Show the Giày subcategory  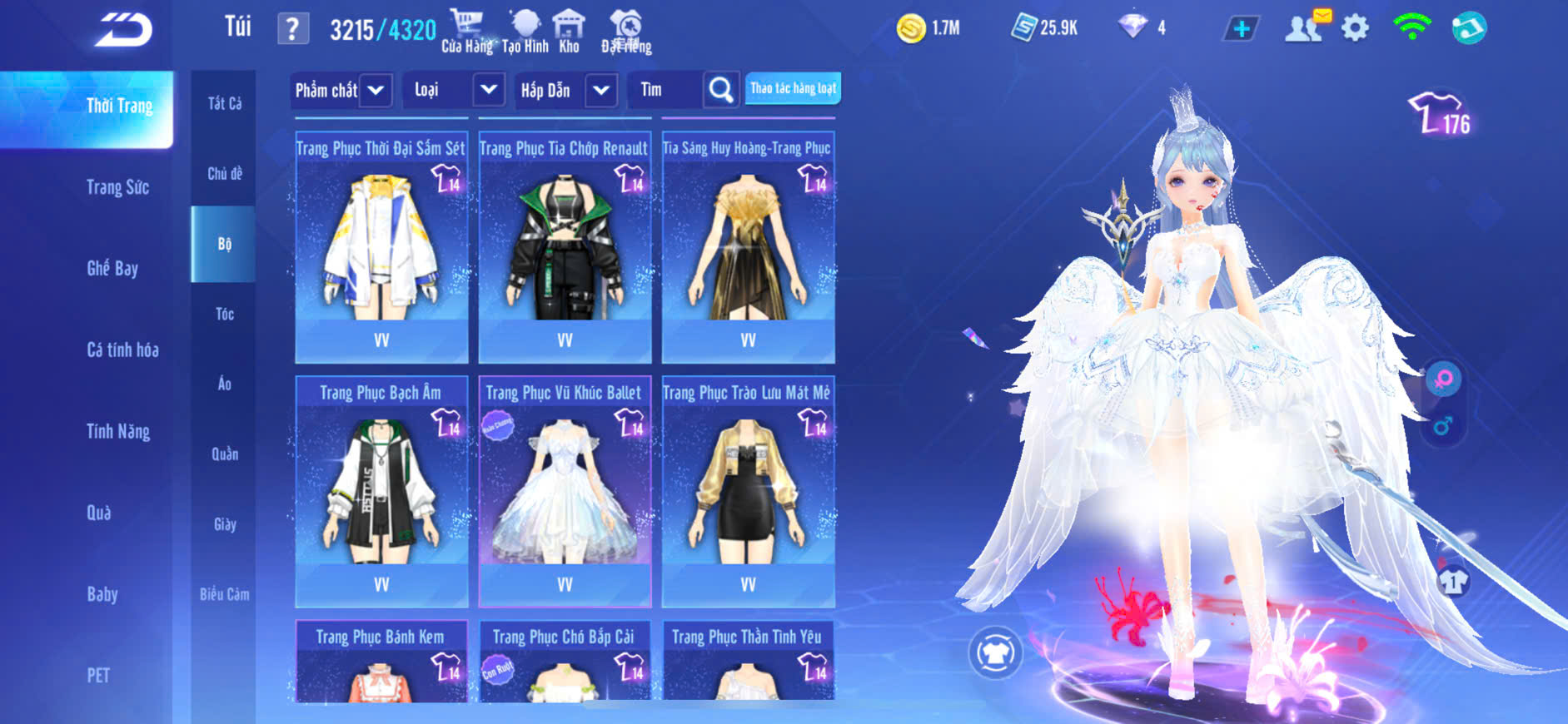pos(224,524)
